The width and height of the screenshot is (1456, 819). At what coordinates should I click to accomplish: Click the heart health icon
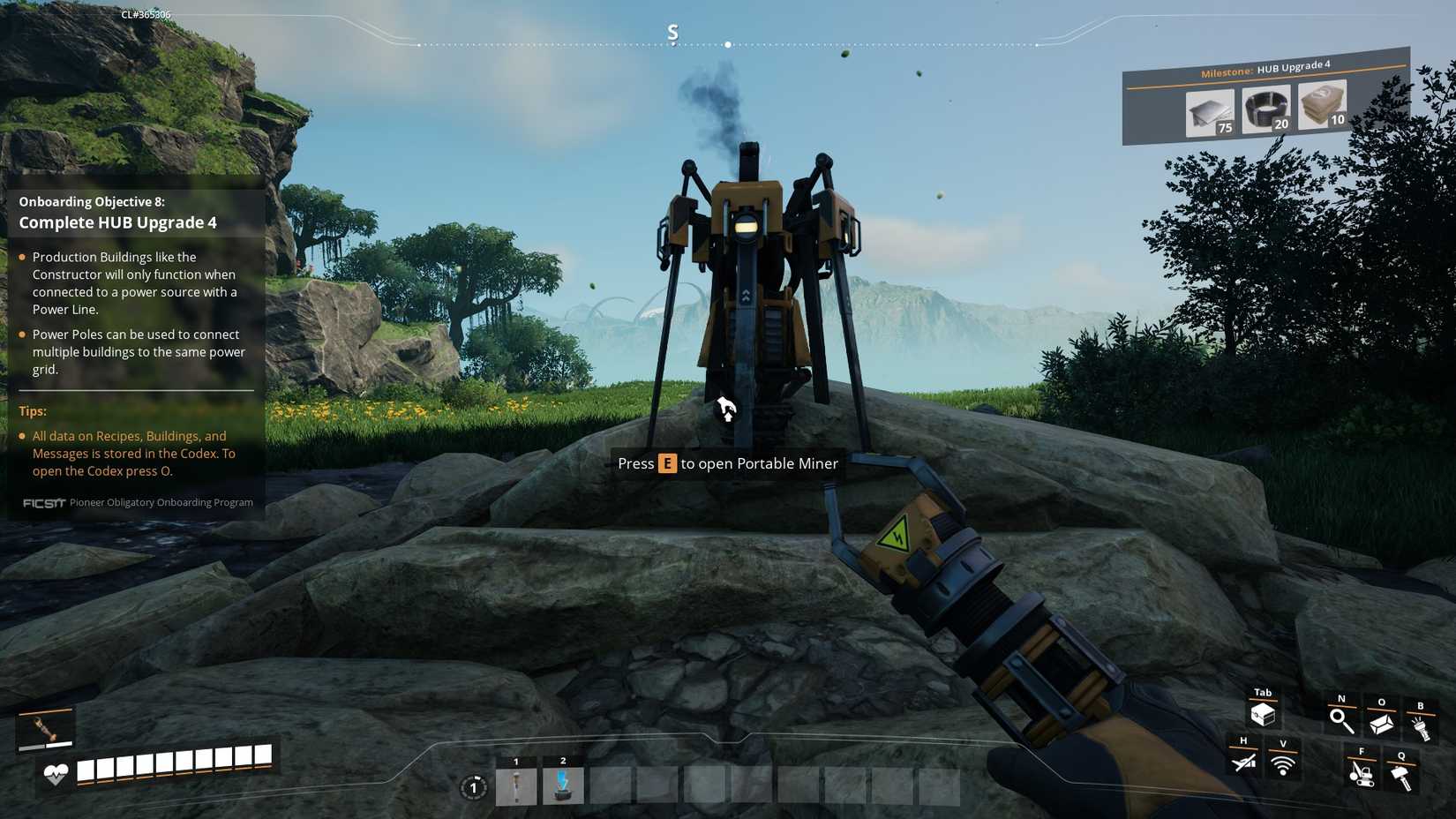[x=54, y=772]
